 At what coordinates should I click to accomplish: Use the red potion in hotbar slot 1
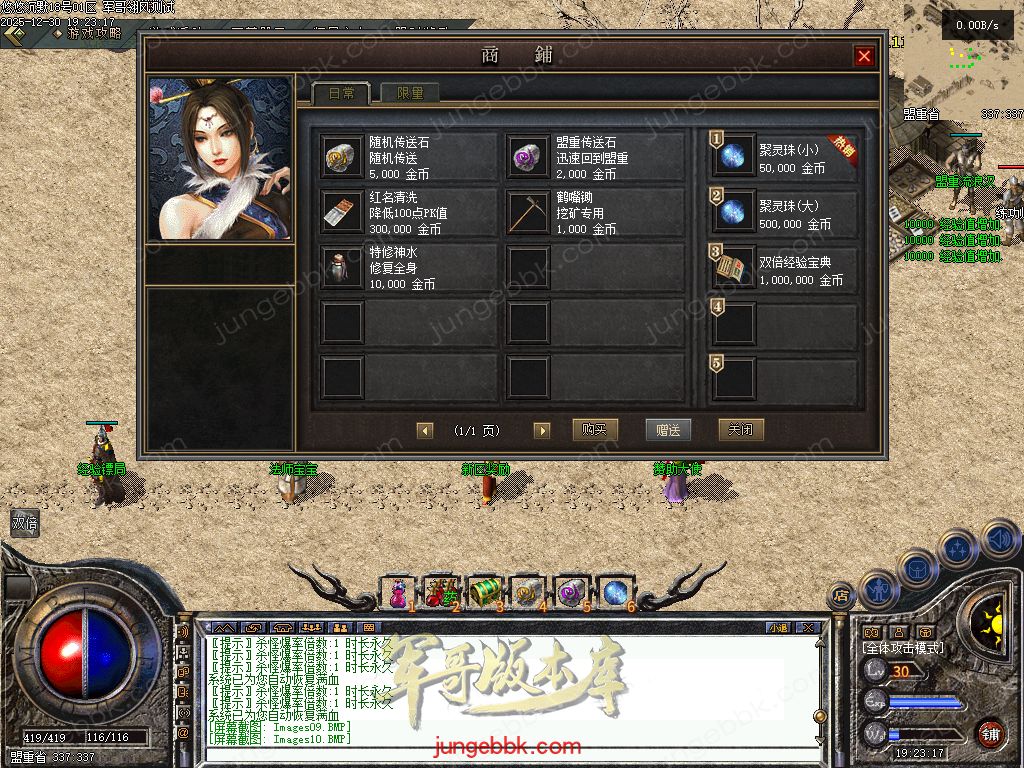pos(399,593)
